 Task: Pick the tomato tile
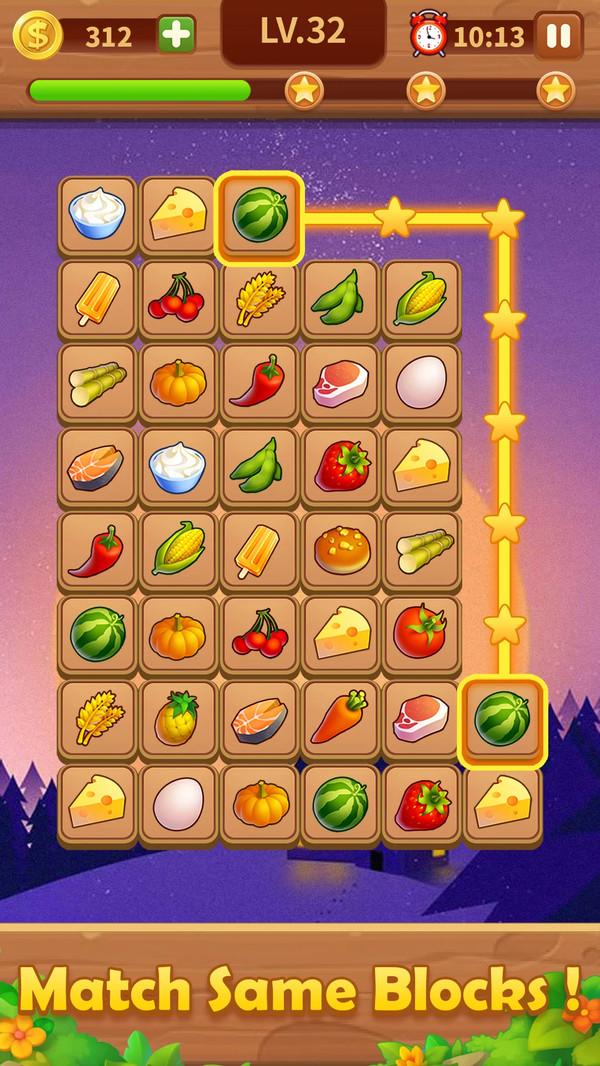click(421, 633)
